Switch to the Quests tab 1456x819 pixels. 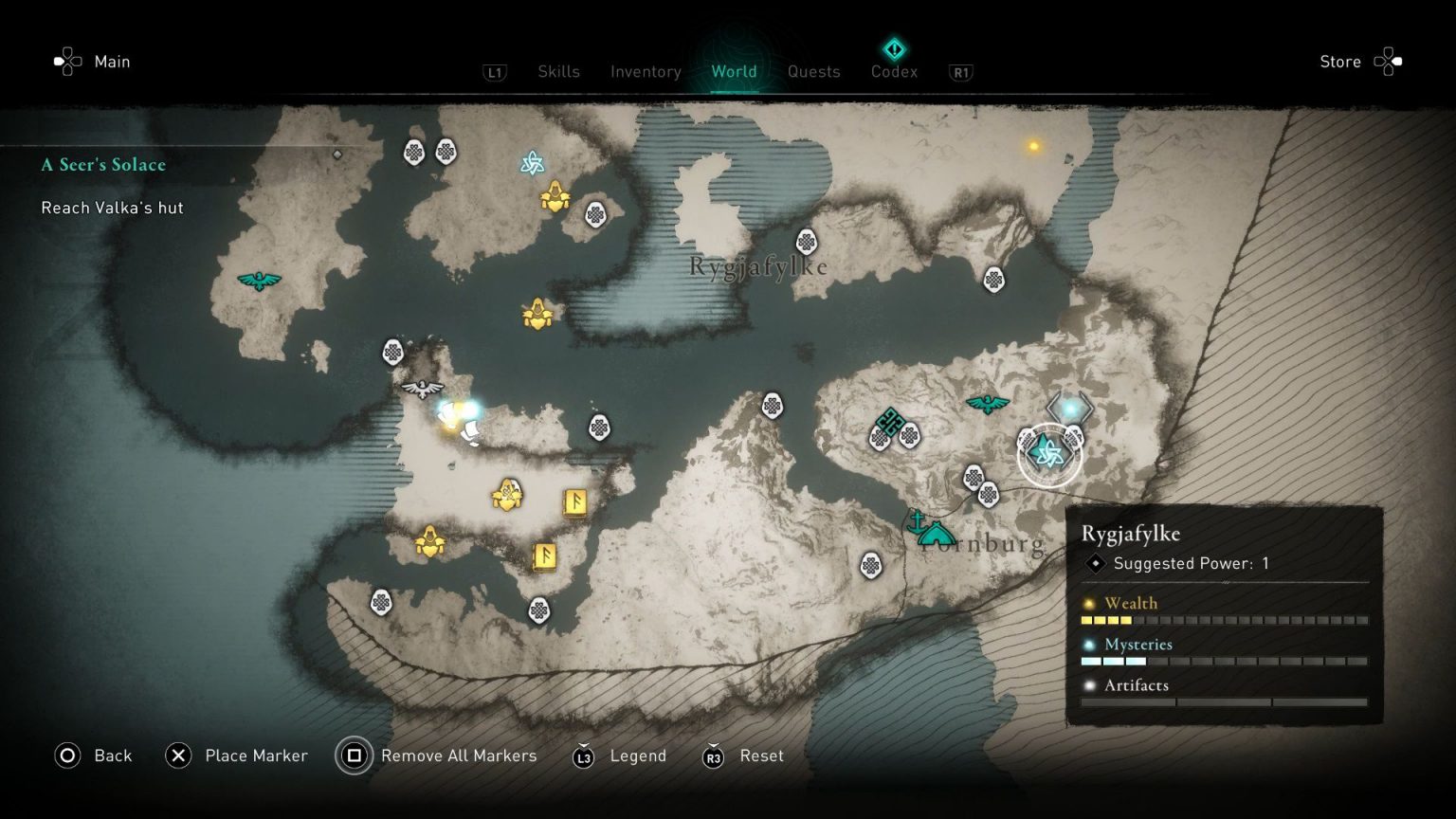click(x=813, y=71)
